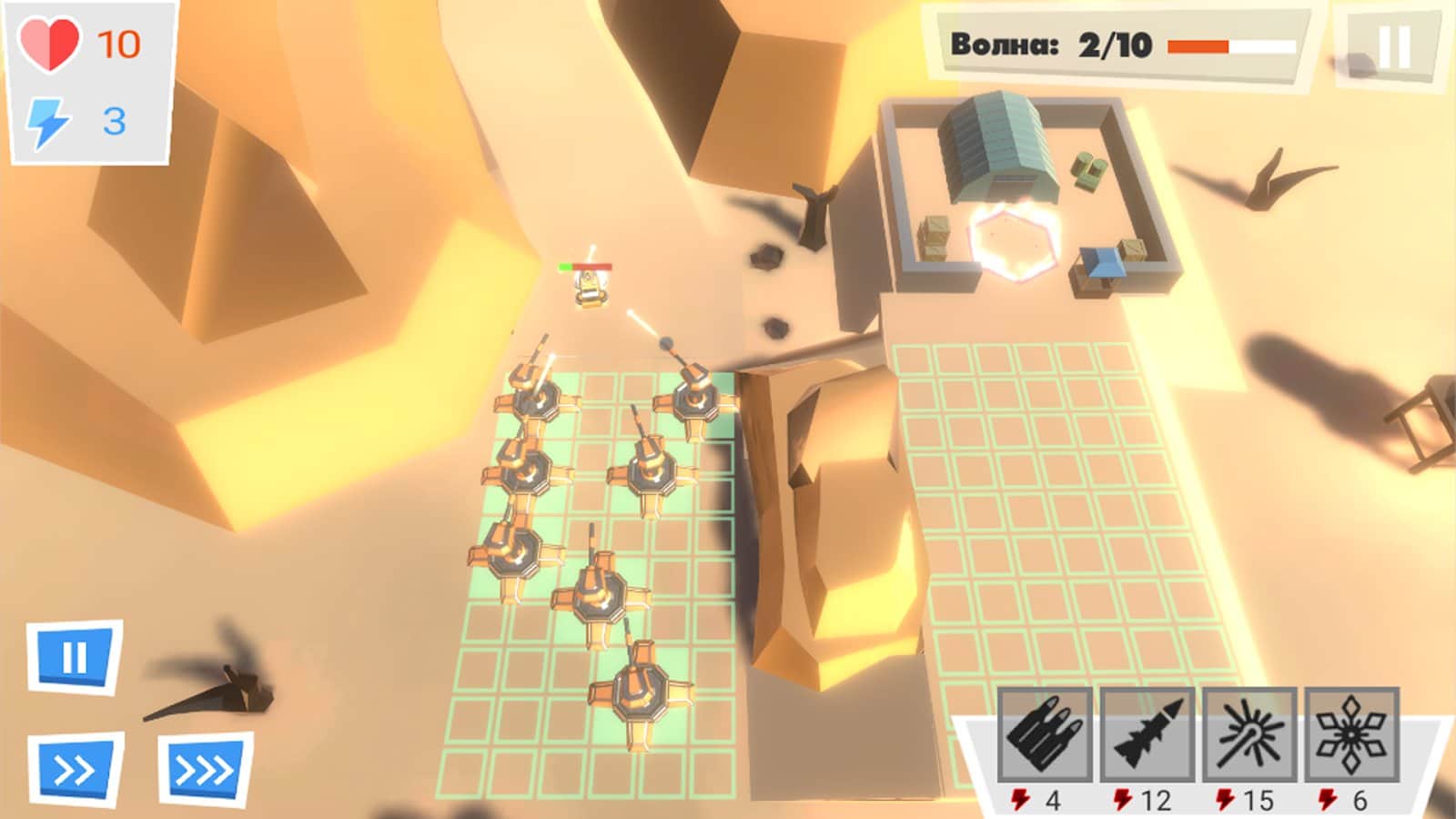Pause game speed with blue pause button

[75, 656]
